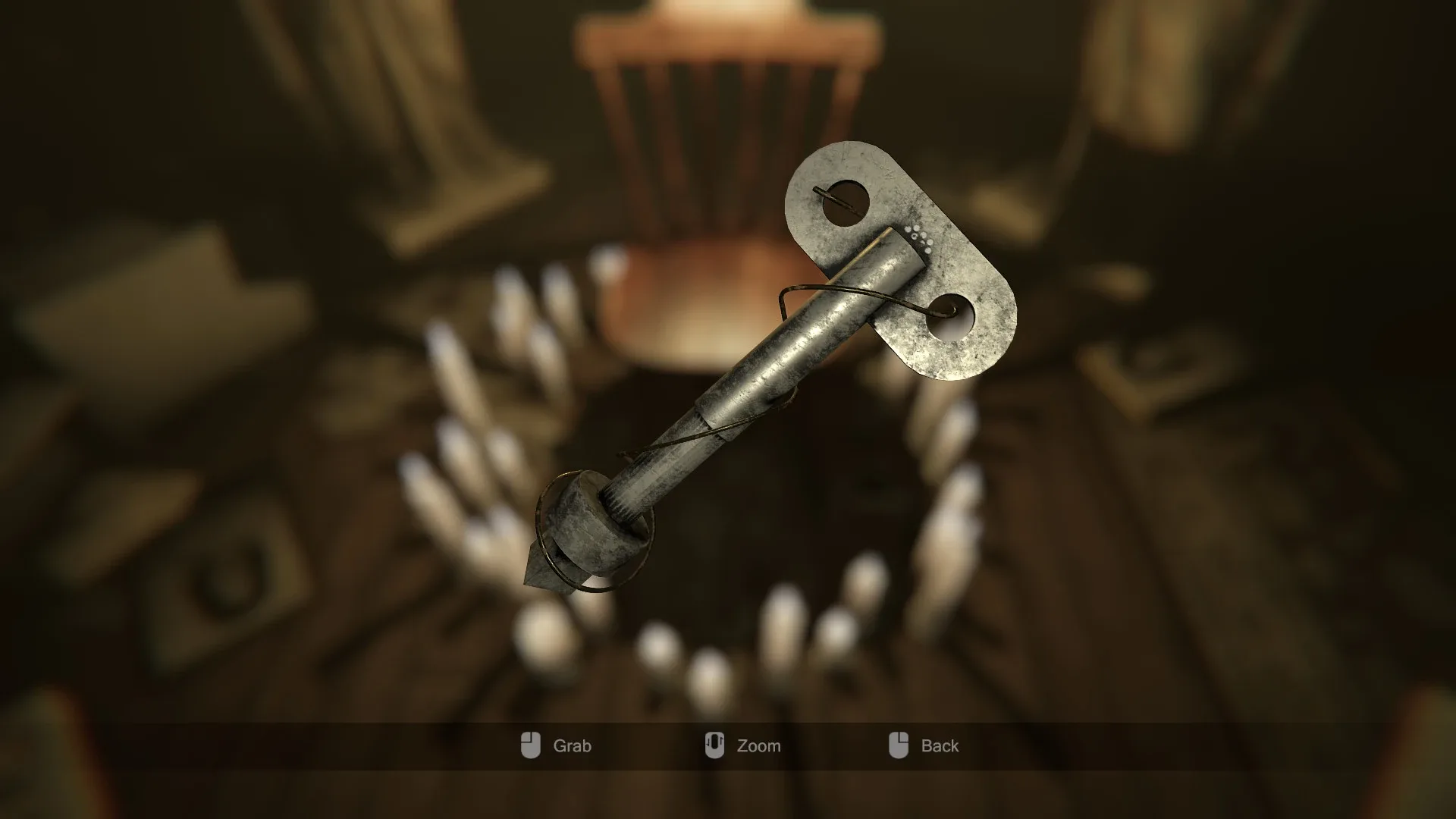Select the Grab option in the bottom bar
Viewport: 1456px width, 819px height.
pyautogui.click(x=574, y=745)
